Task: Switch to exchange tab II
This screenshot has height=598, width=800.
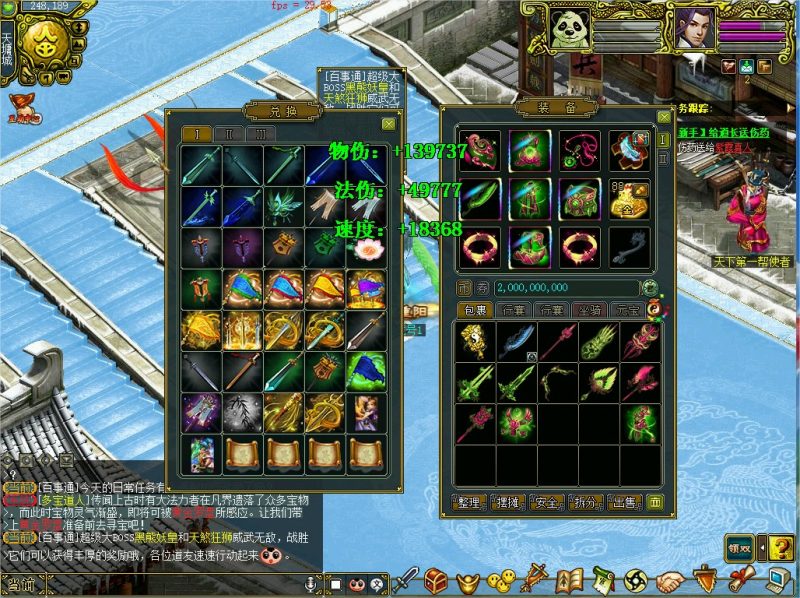Action: [228, 133]
